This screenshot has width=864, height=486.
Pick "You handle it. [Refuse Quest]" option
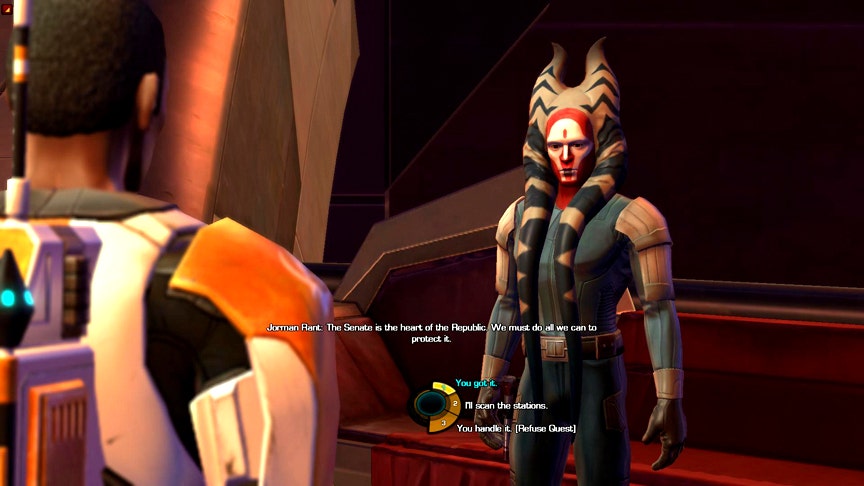(516, 428)
